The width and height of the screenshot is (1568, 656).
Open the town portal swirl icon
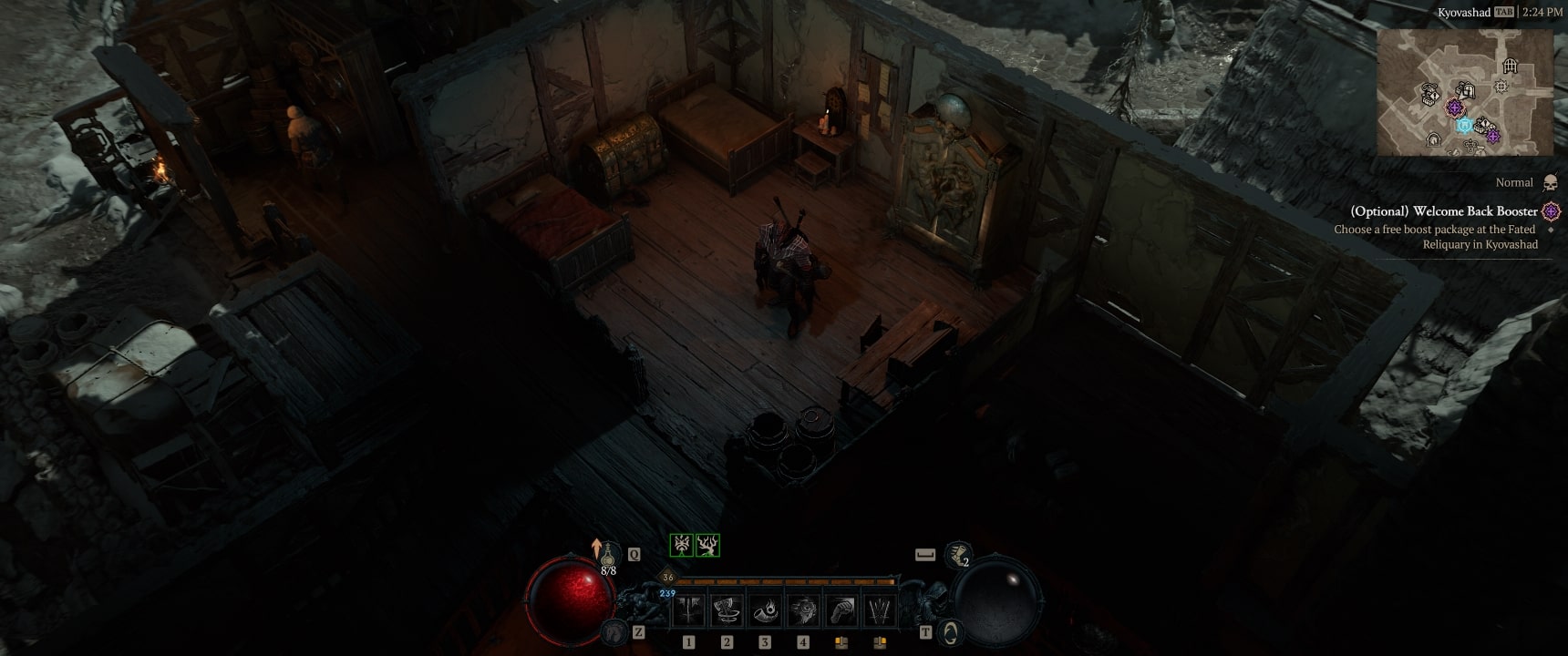coord(951,630)
